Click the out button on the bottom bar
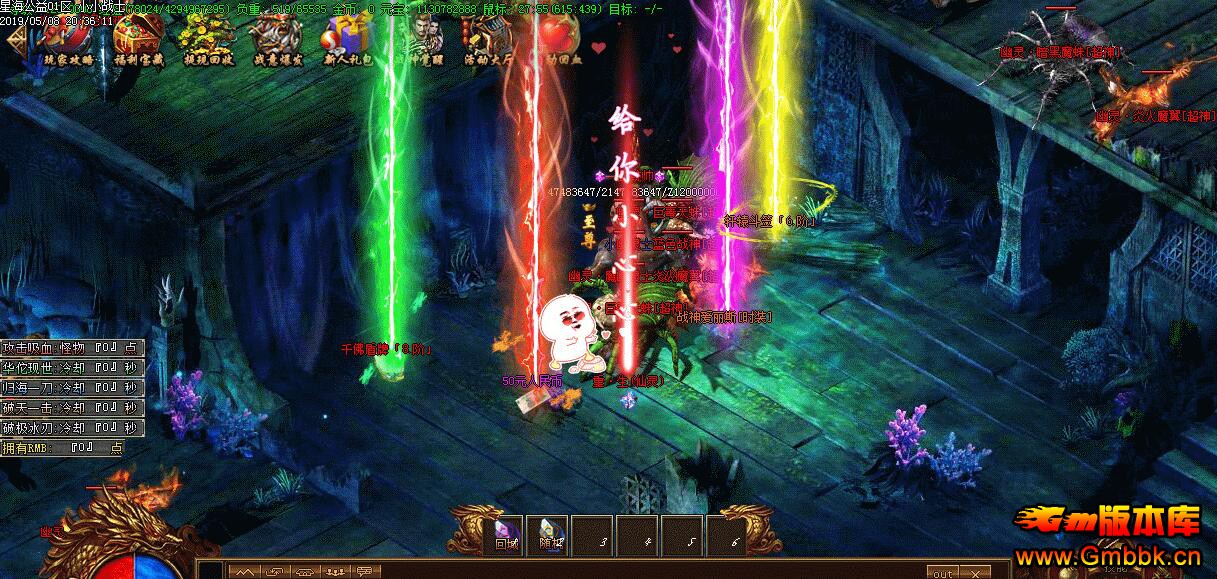The image size is (1217, 579). pos(942,573)
